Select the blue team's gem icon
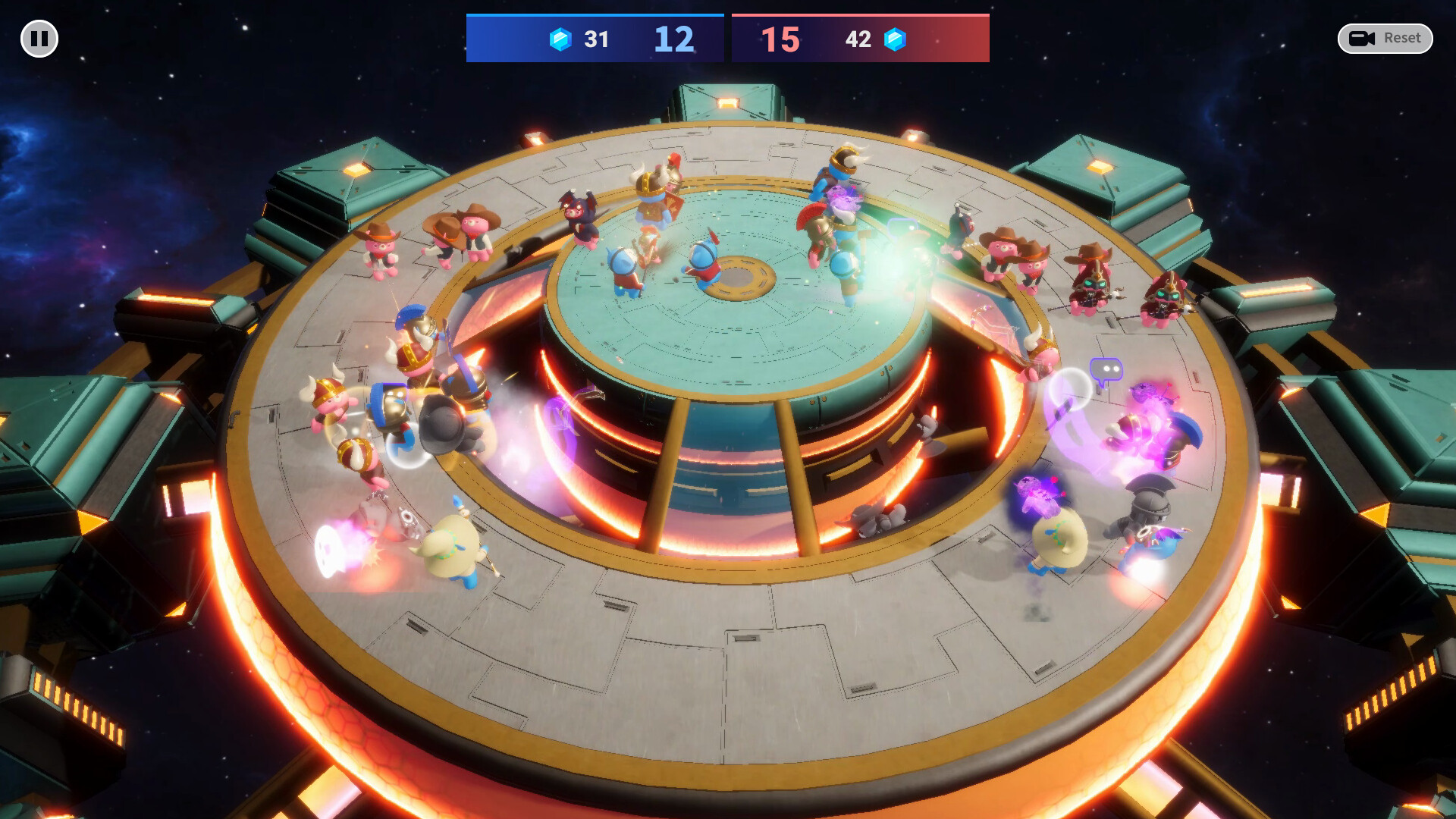Screen dimensions: 1456x819 (x=559, y=39)
